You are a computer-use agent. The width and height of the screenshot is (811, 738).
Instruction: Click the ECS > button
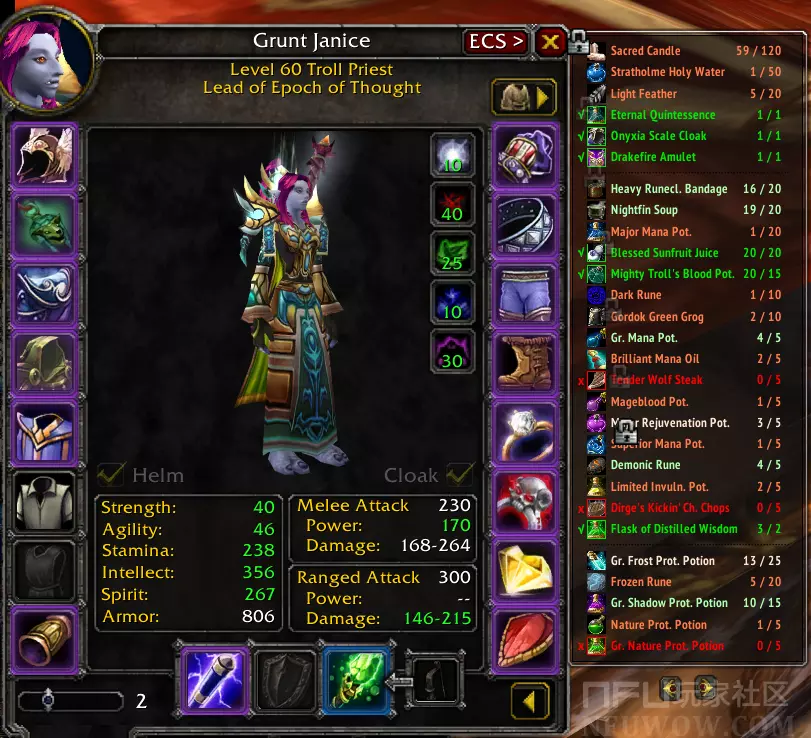(x=497, y=42)
